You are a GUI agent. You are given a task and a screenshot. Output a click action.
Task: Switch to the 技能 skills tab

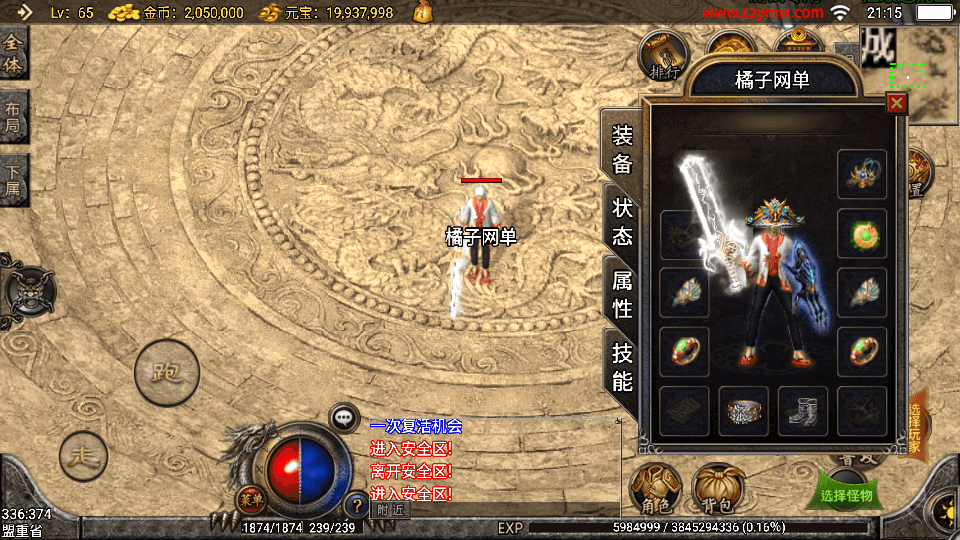(622, 366)
